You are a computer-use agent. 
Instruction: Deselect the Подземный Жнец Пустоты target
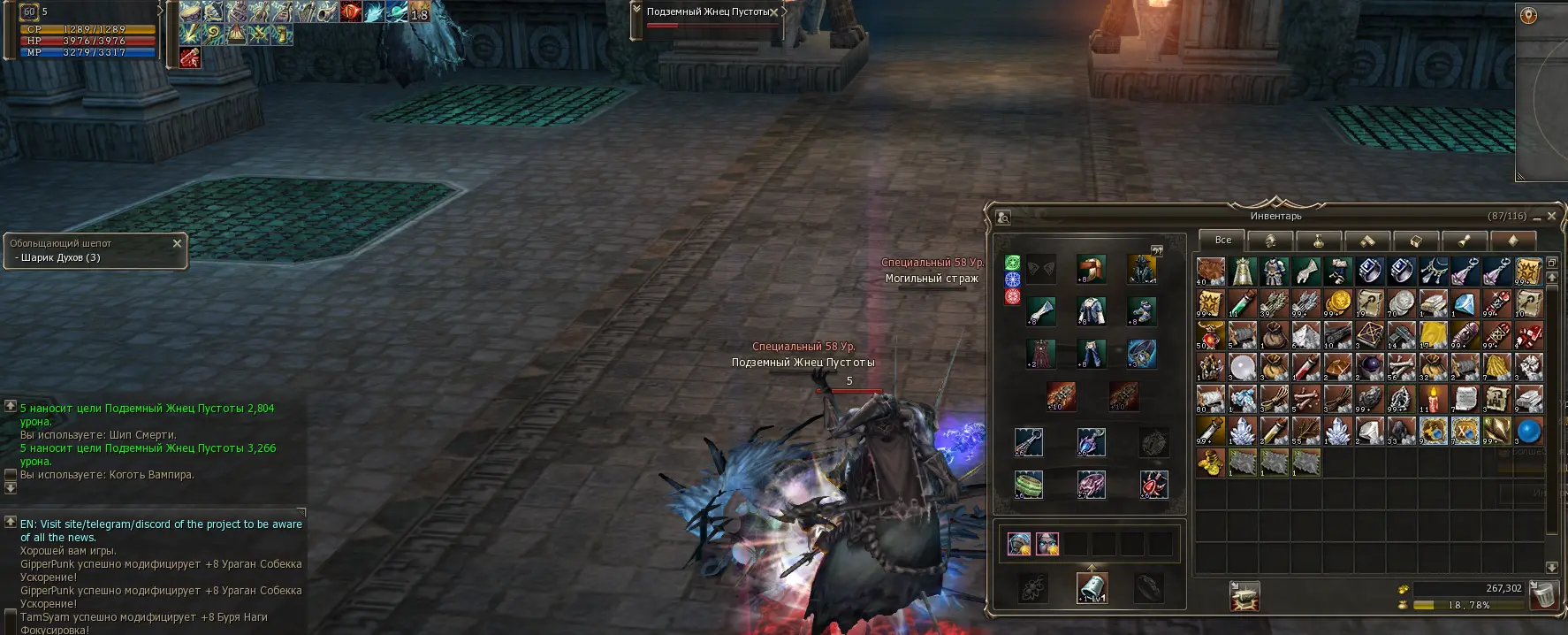pos(774,12)
